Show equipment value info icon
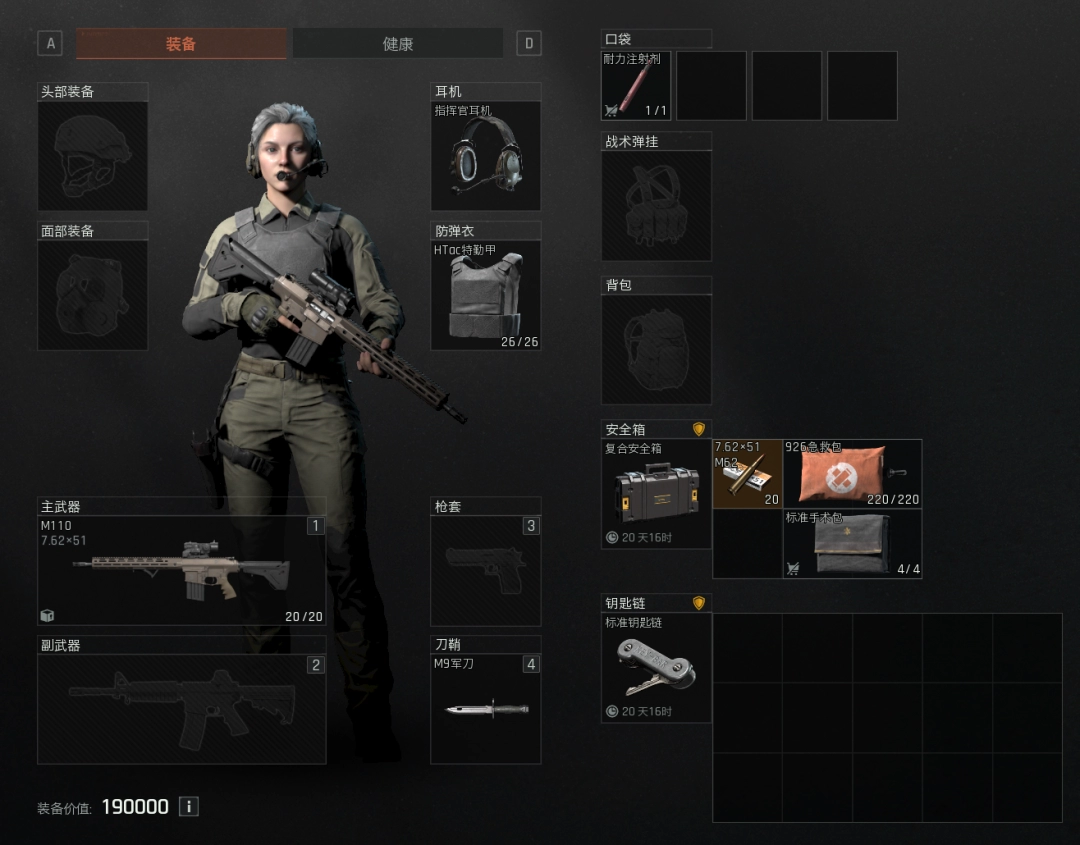The height and width of the screenshot is (845, 1080). point(188,806)
